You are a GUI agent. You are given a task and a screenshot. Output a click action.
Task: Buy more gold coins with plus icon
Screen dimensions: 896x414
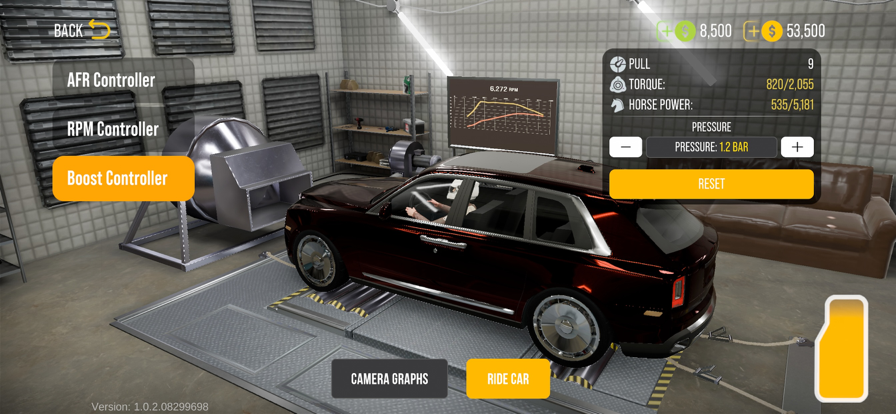pyautogui.click(x=753, y=31)
